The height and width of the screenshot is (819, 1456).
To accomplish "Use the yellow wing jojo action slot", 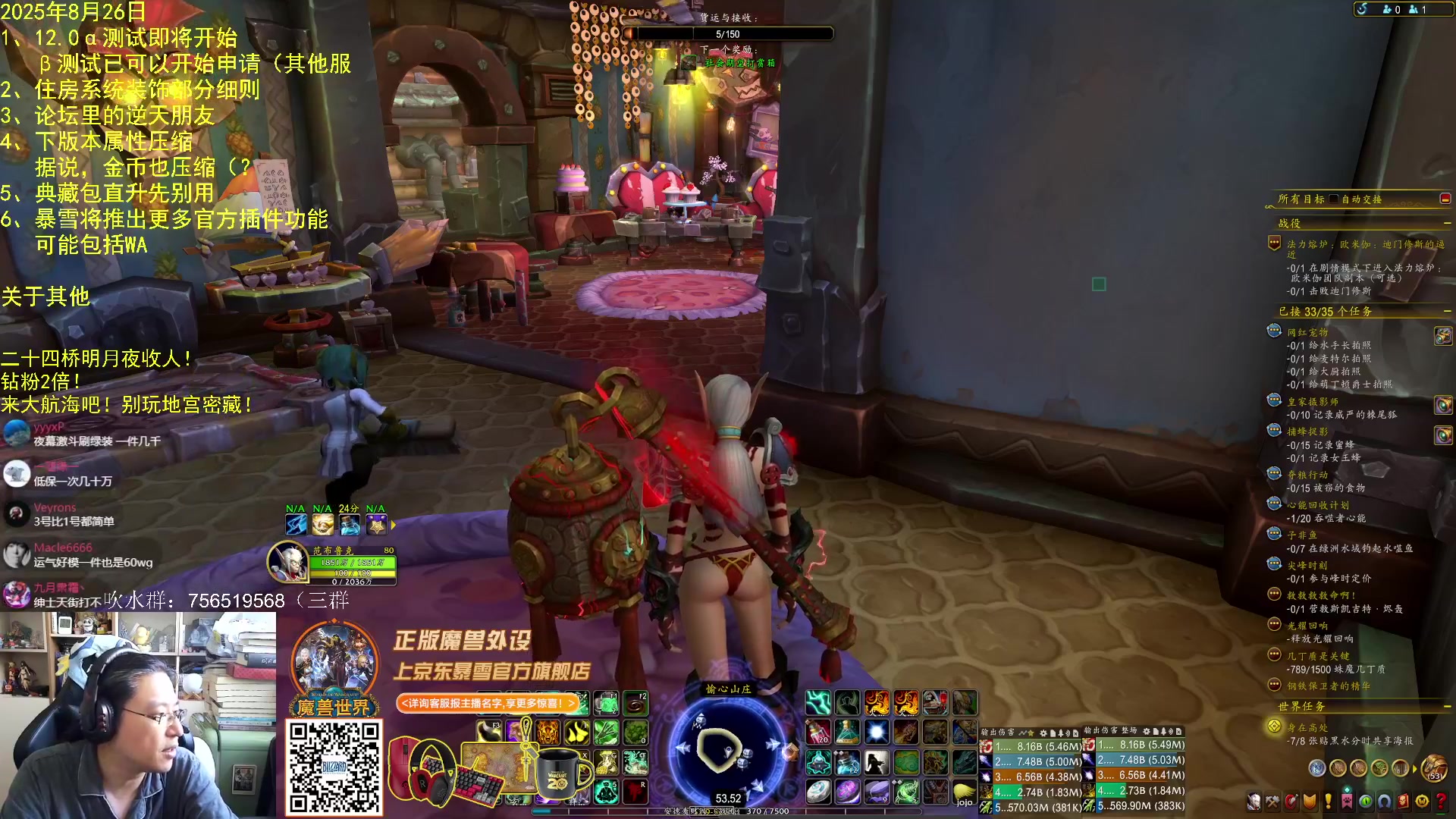I will coord(964,792).
